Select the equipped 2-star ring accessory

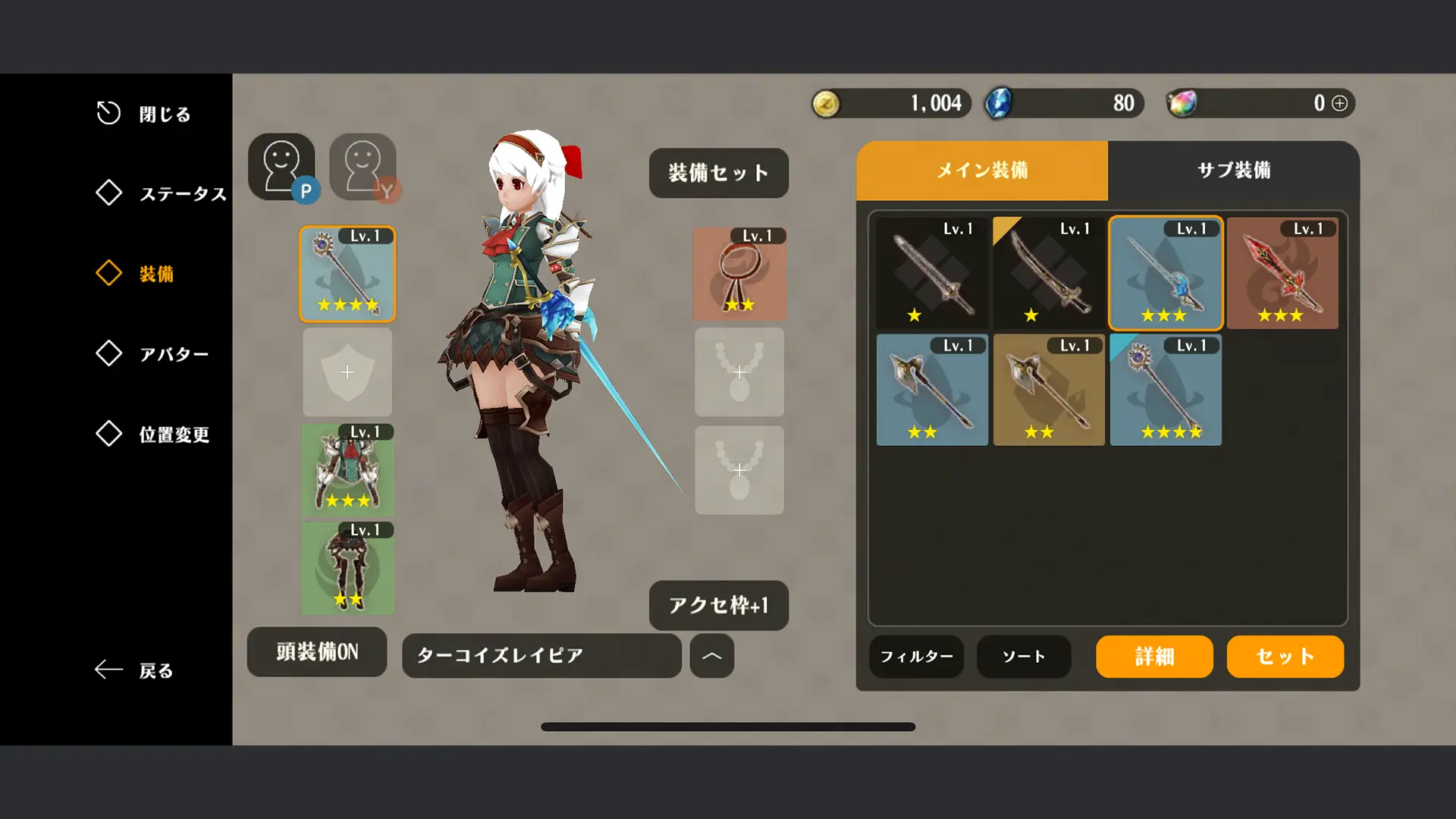[x=739, y=273]
